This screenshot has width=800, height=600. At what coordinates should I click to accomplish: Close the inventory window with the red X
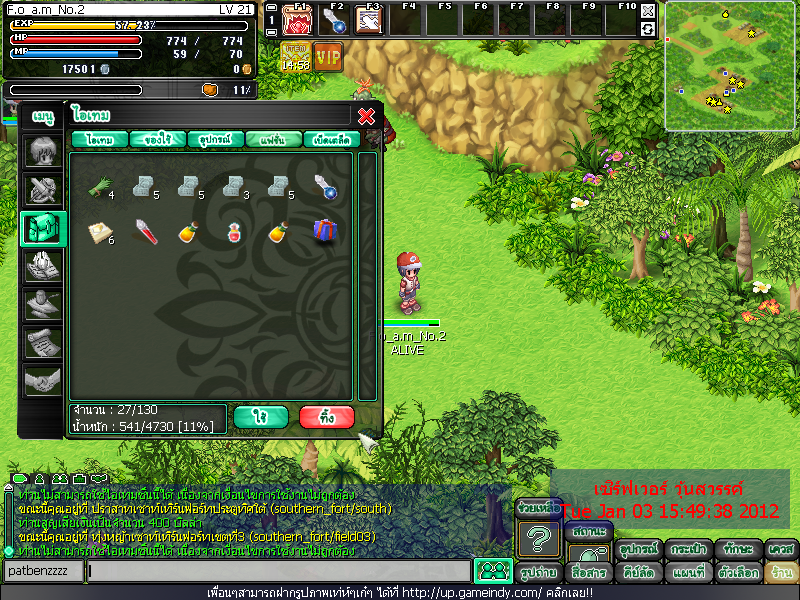tap(366, 115)
